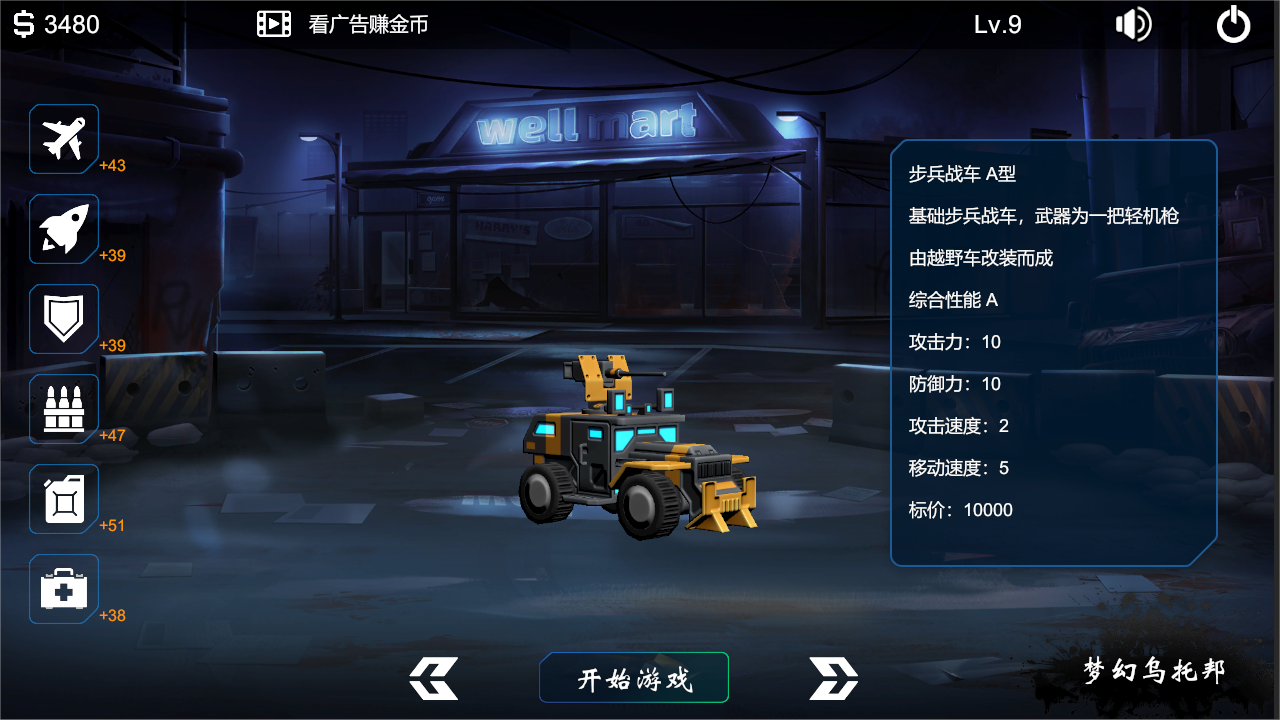This screenshot has height=720, width=1280.
Task: Toggle the power exit switch
Action: pos(1233,23)
